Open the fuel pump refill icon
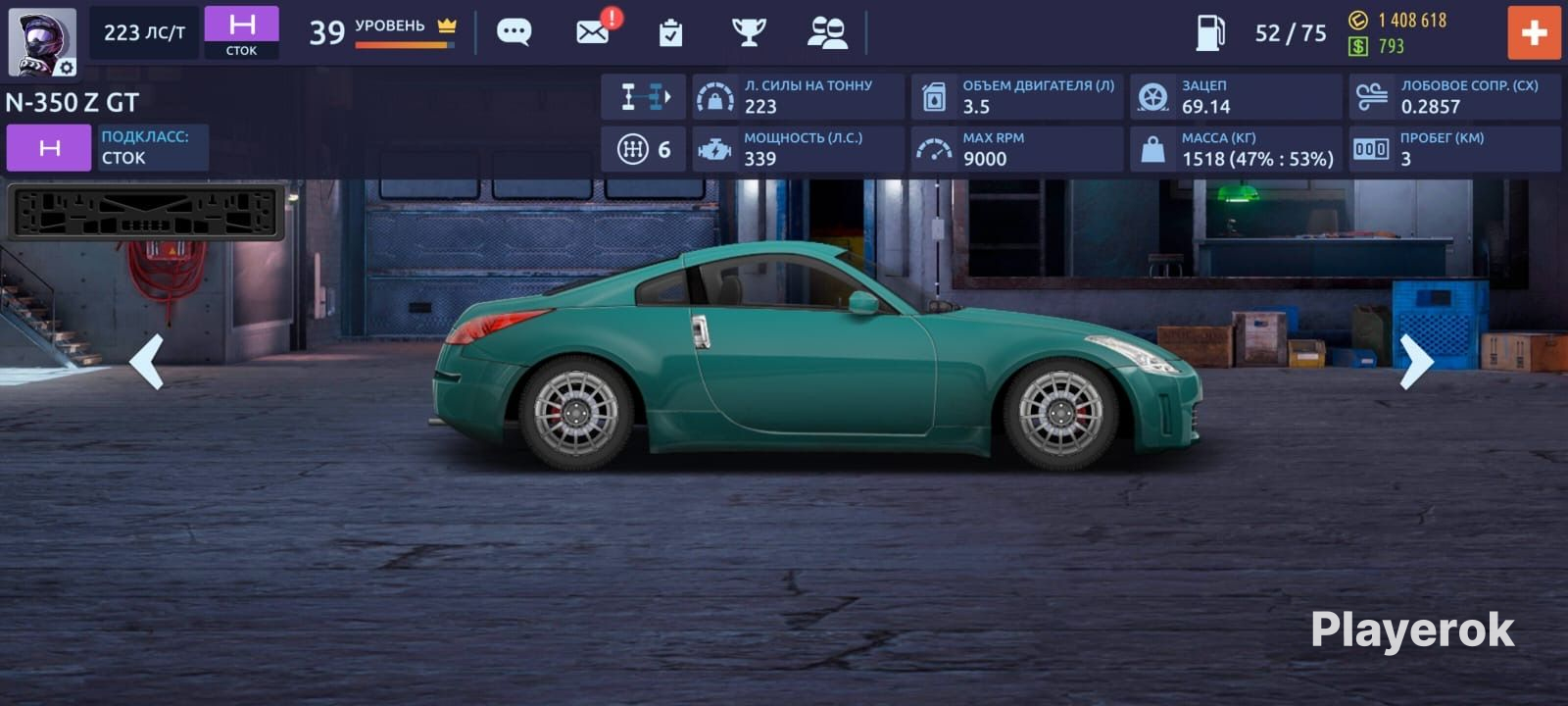1568x706 pixels. click(1210, 32)
